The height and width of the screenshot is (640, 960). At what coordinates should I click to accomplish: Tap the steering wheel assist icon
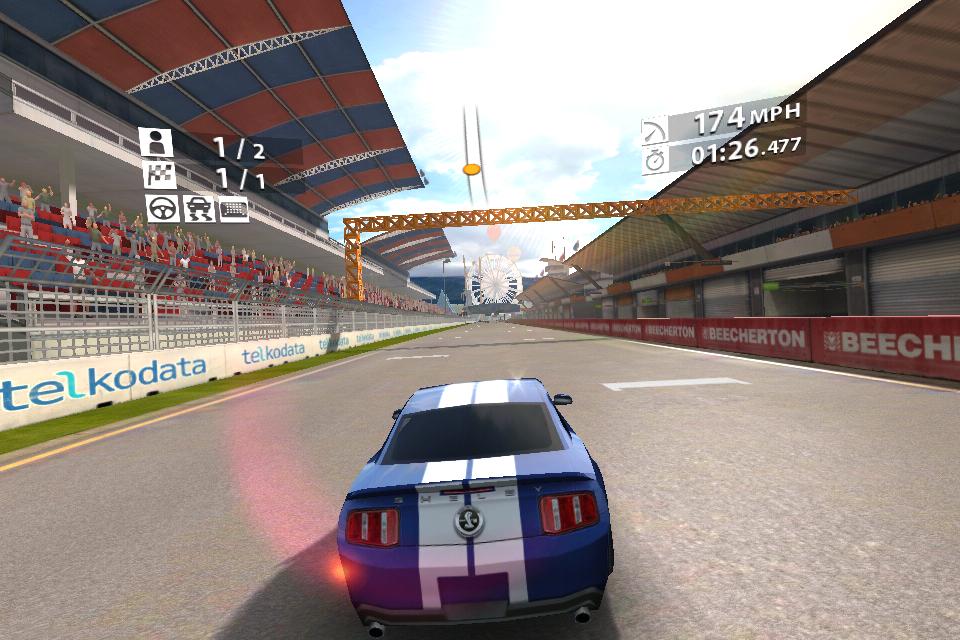(x=162, y=208)
